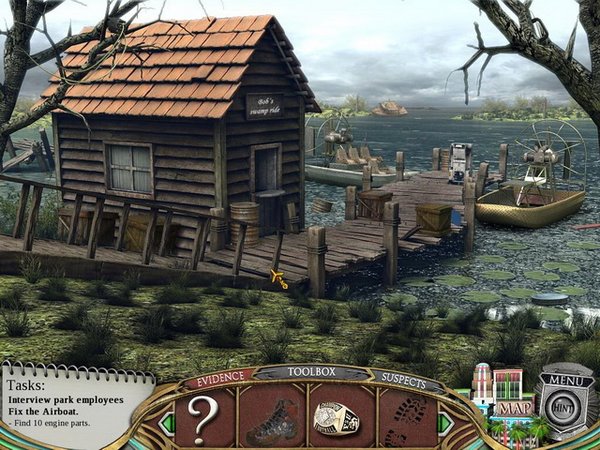Select the question mark inventory slot

[203, 415]
